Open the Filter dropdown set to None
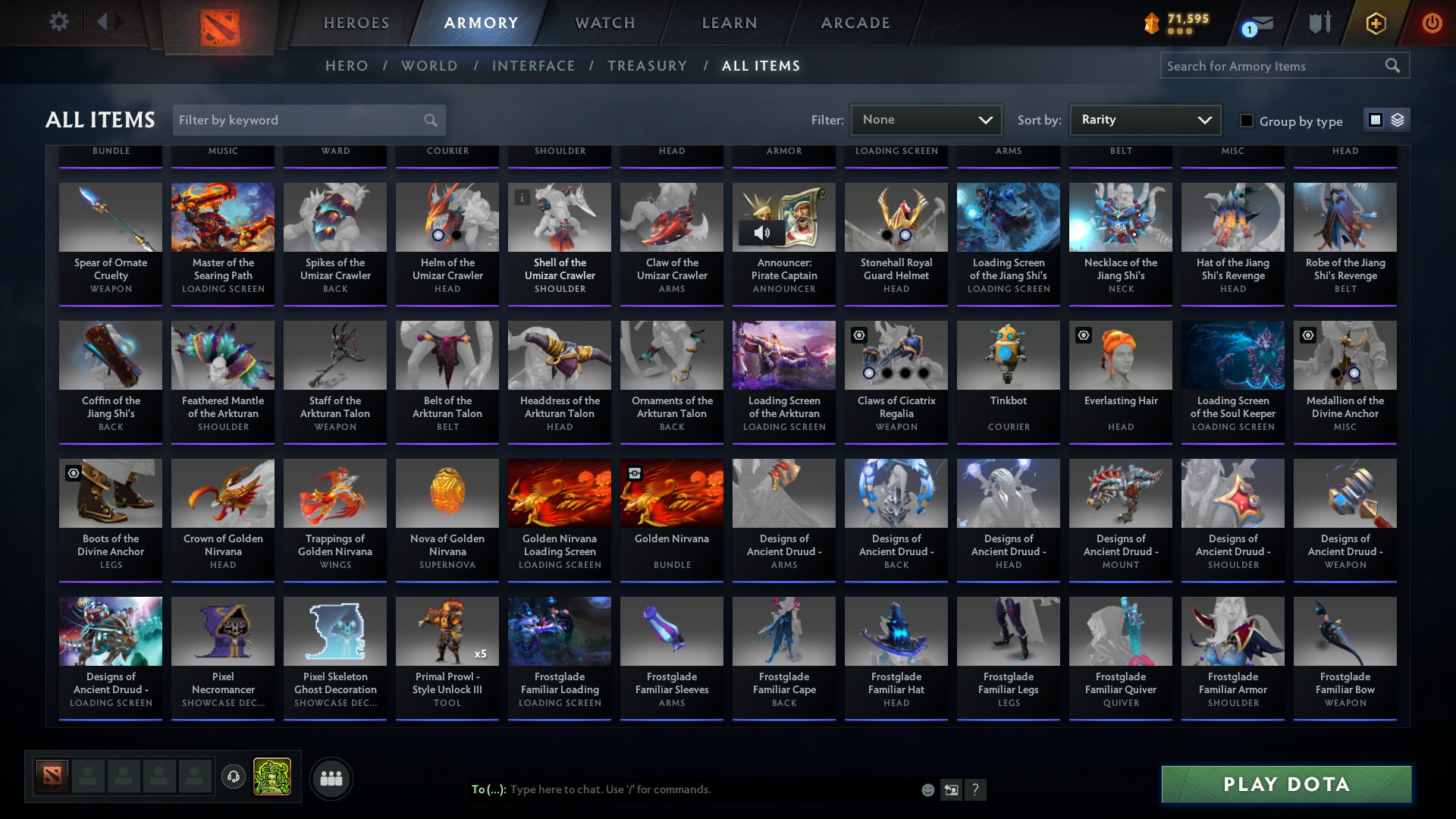Viewport: 1456px width, 819px height. pyautogui.click(x=925, y=119)
